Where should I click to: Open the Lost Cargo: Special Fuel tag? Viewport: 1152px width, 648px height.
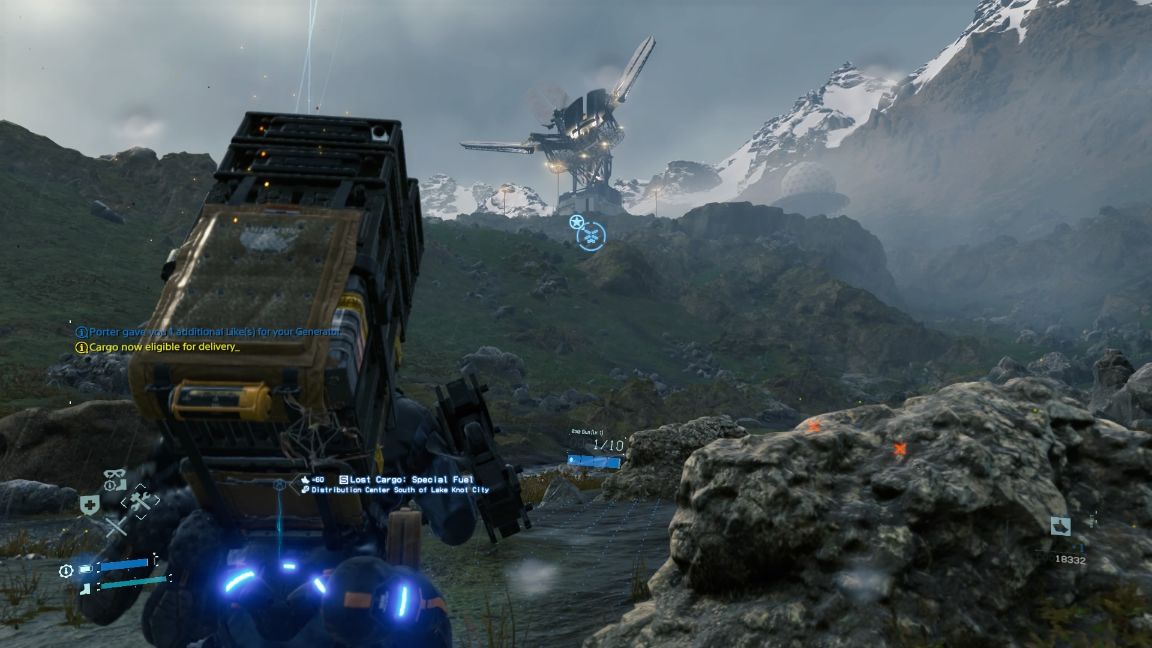tap(403, 480)
